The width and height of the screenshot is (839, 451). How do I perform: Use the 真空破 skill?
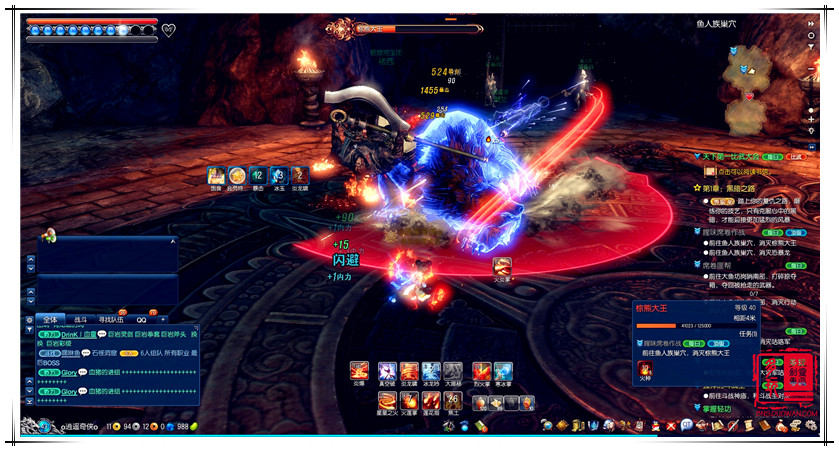[387, 371]
